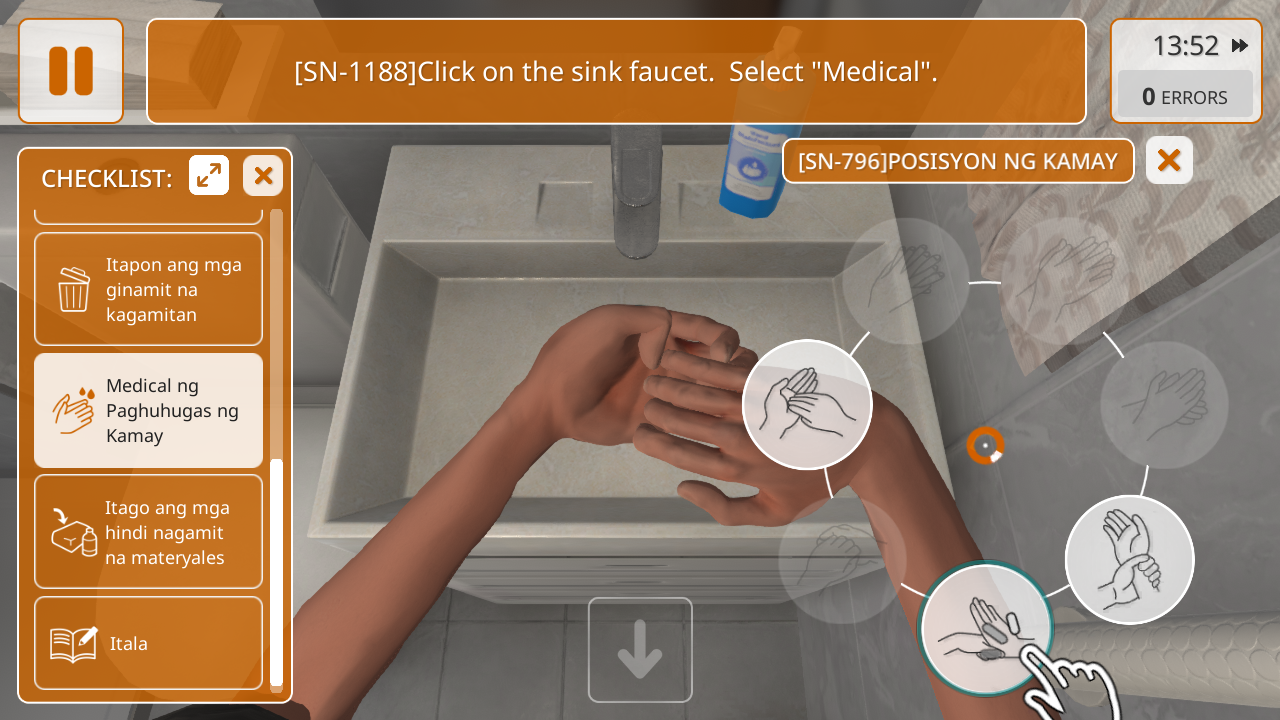Fast-forward the timer

pos(1240,46)
